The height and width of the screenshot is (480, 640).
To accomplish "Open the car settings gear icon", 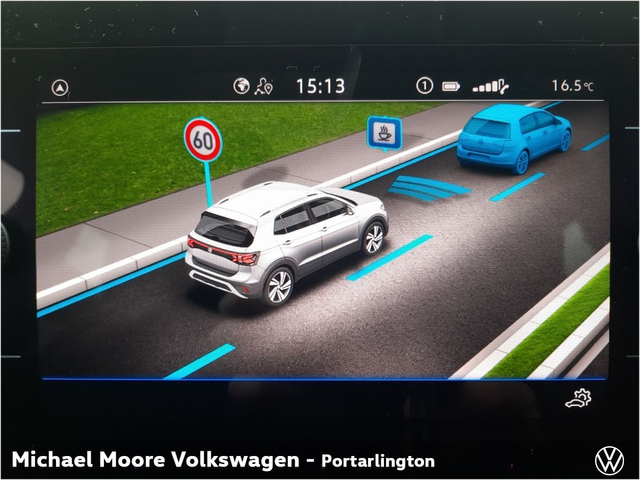I will click(578, 399).
